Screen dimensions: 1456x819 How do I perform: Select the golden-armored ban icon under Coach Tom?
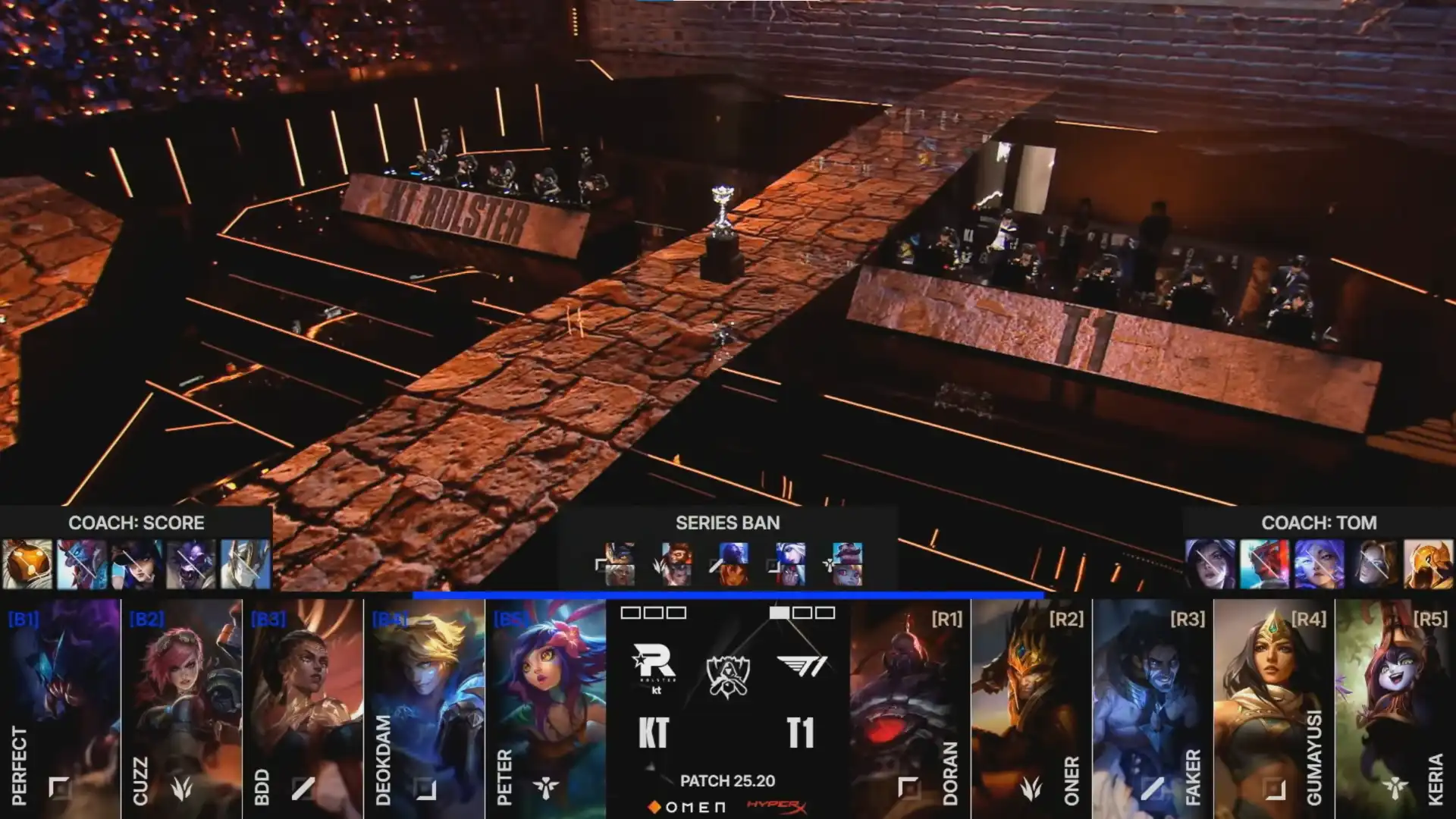[x=1428, y=564]
